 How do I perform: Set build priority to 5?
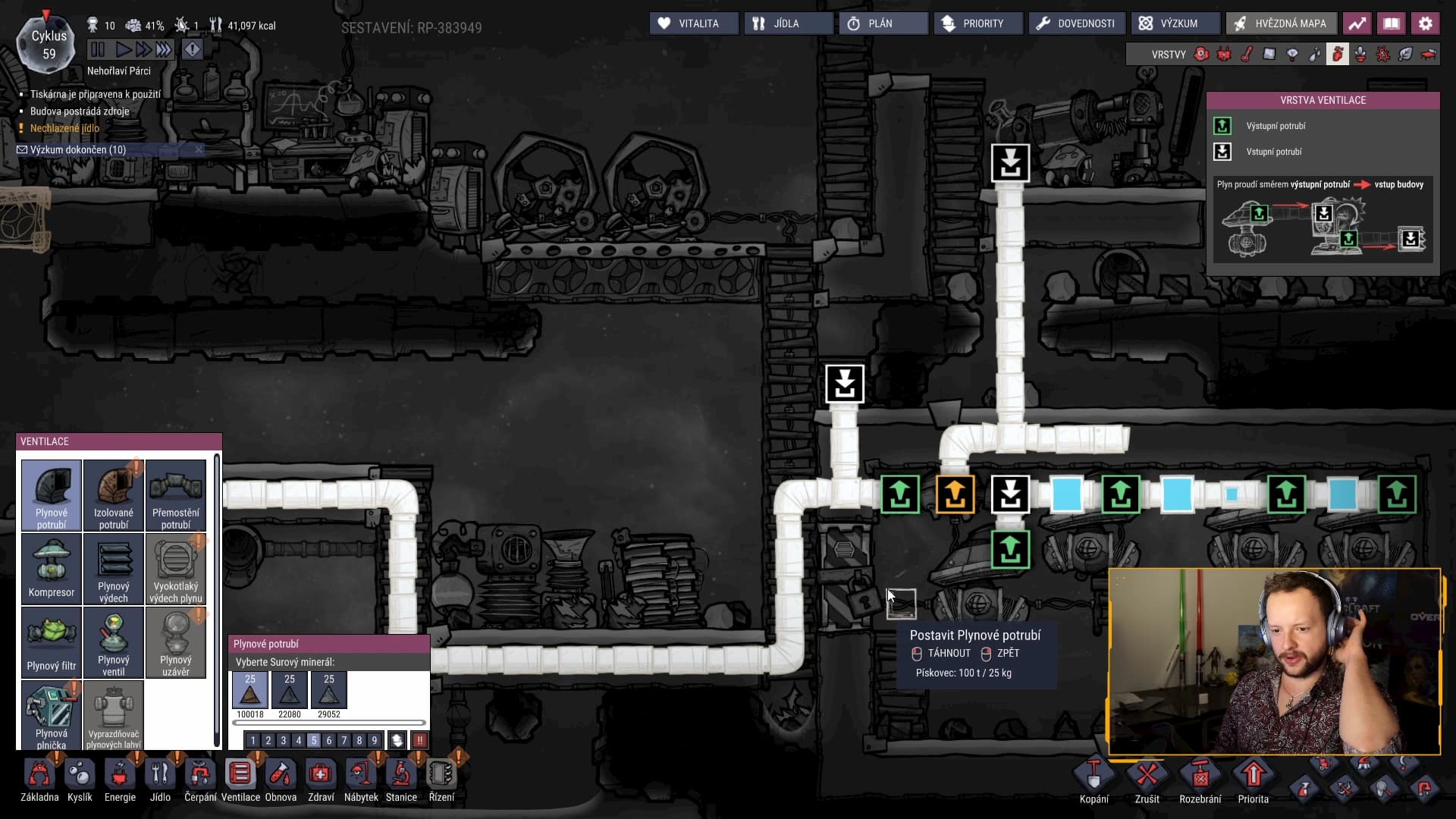tap(313, 740)
